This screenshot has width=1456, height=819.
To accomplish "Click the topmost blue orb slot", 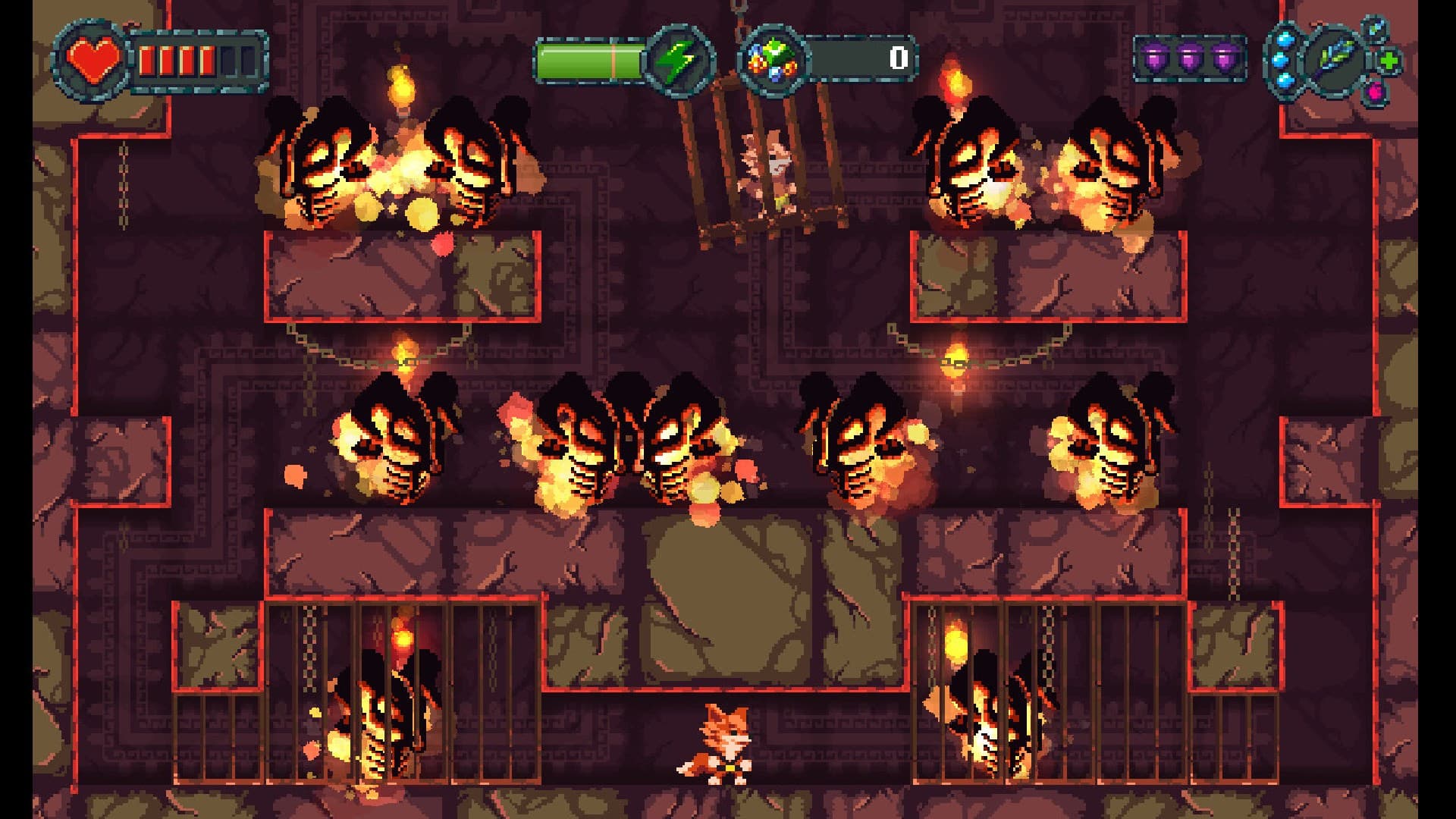I will tap(1285, 39).
